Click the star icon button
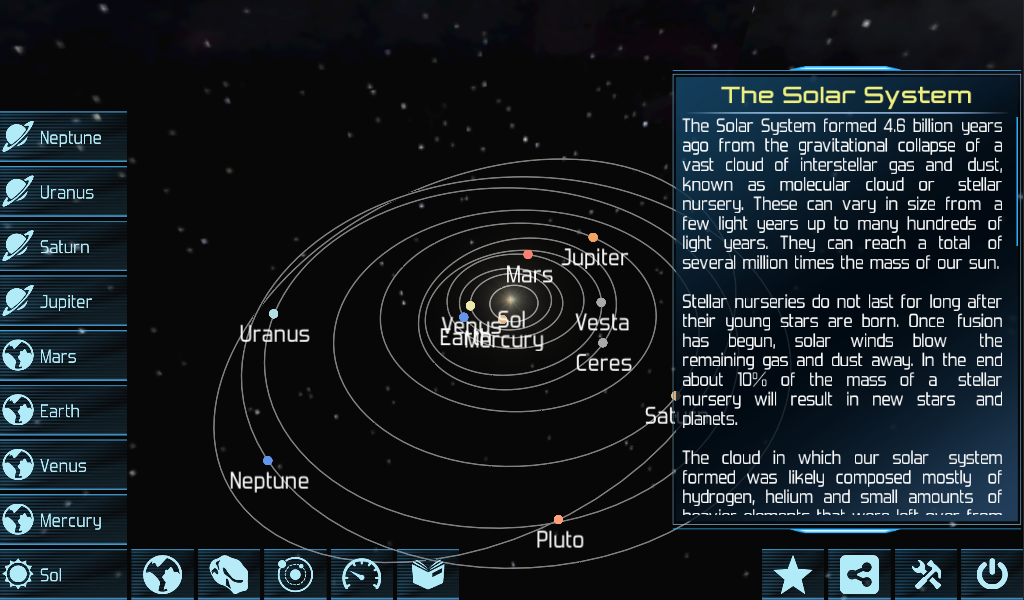 pyautogui.click(x=793, y=575)
